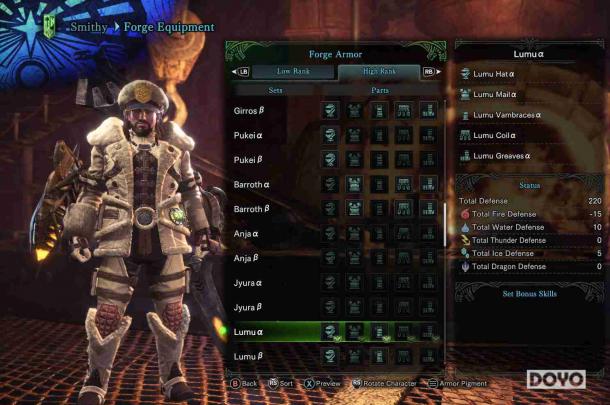Choose Lumu Mail α chest piece

click(x=494, y=94)
